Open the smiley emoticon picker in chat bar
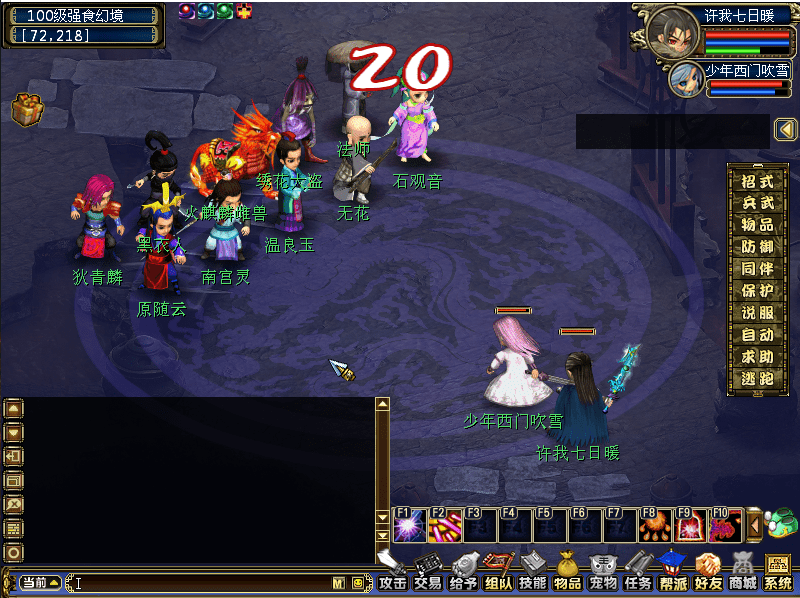800x598 pixels. tap(357, 582)
